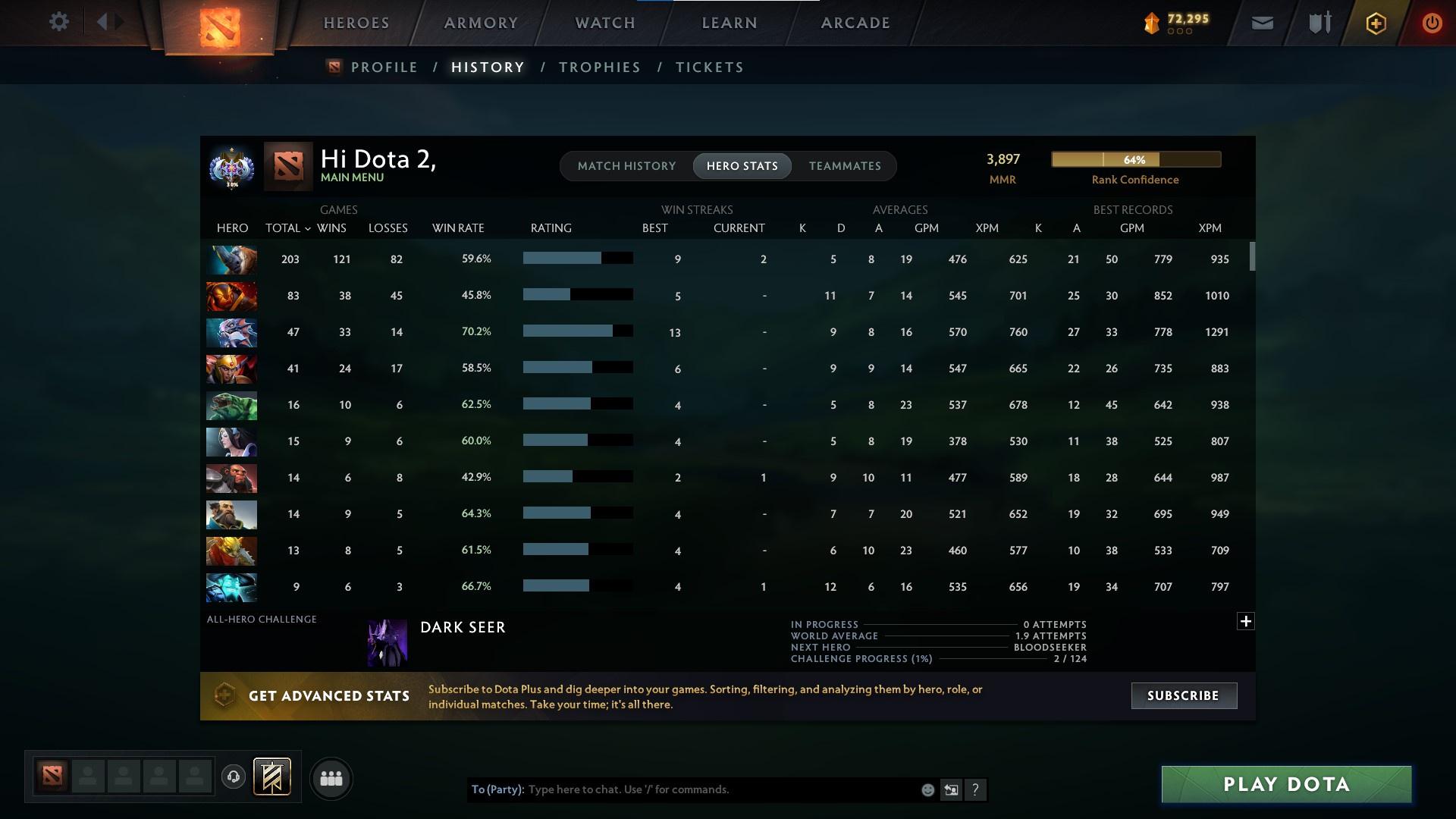Viewport: 1456px width, 819px height.
Task: Click the Rank Confidence progress bar
Action: pos(1134,159)
